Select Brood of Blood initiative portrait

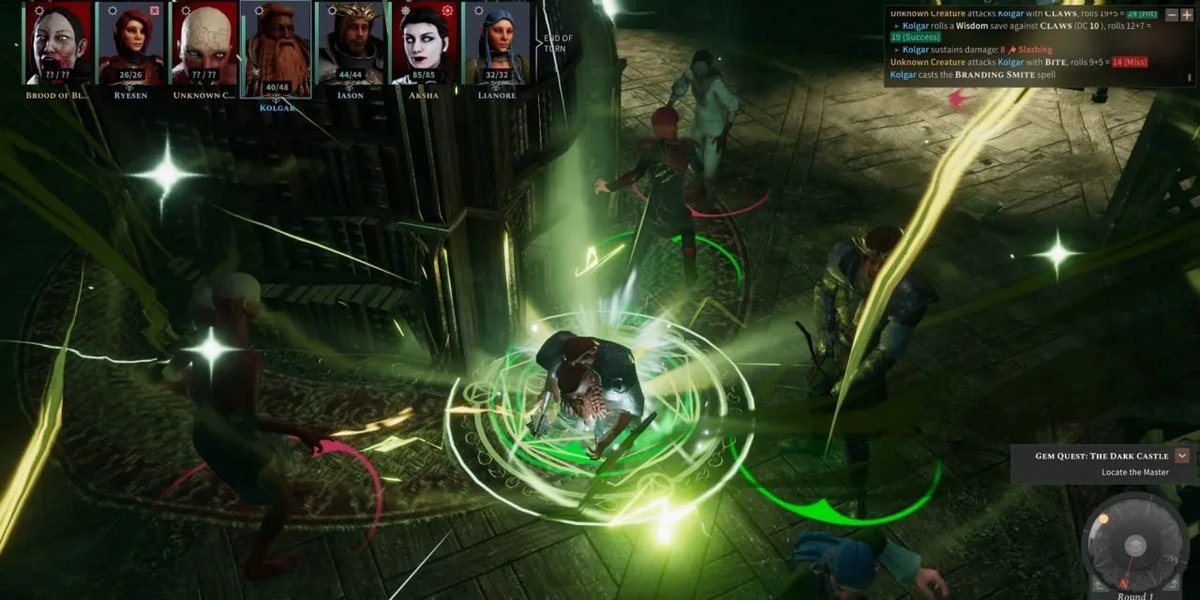(57, 43)
